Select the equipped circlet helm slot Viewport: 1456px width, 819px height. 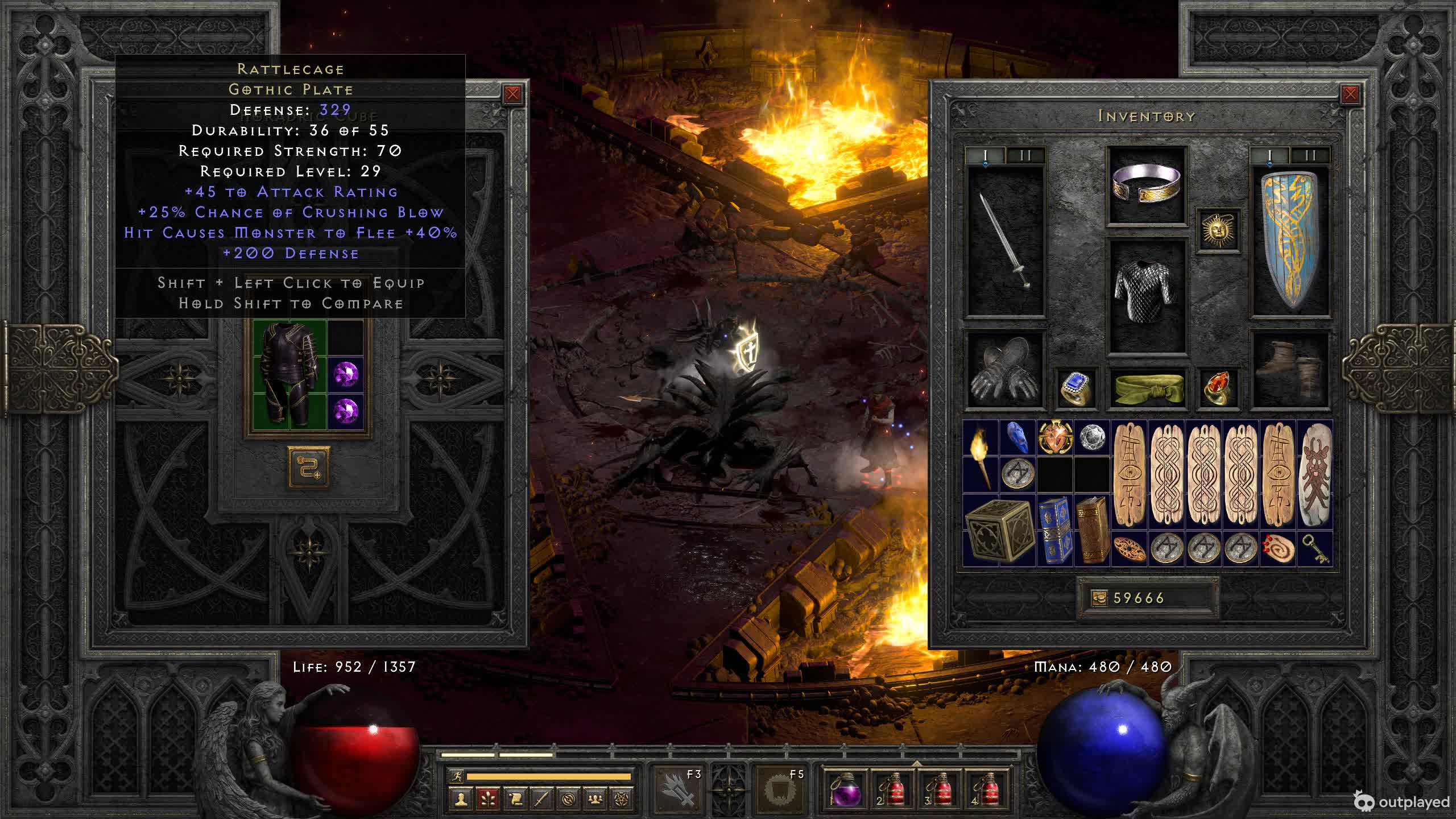[1147, 184]
